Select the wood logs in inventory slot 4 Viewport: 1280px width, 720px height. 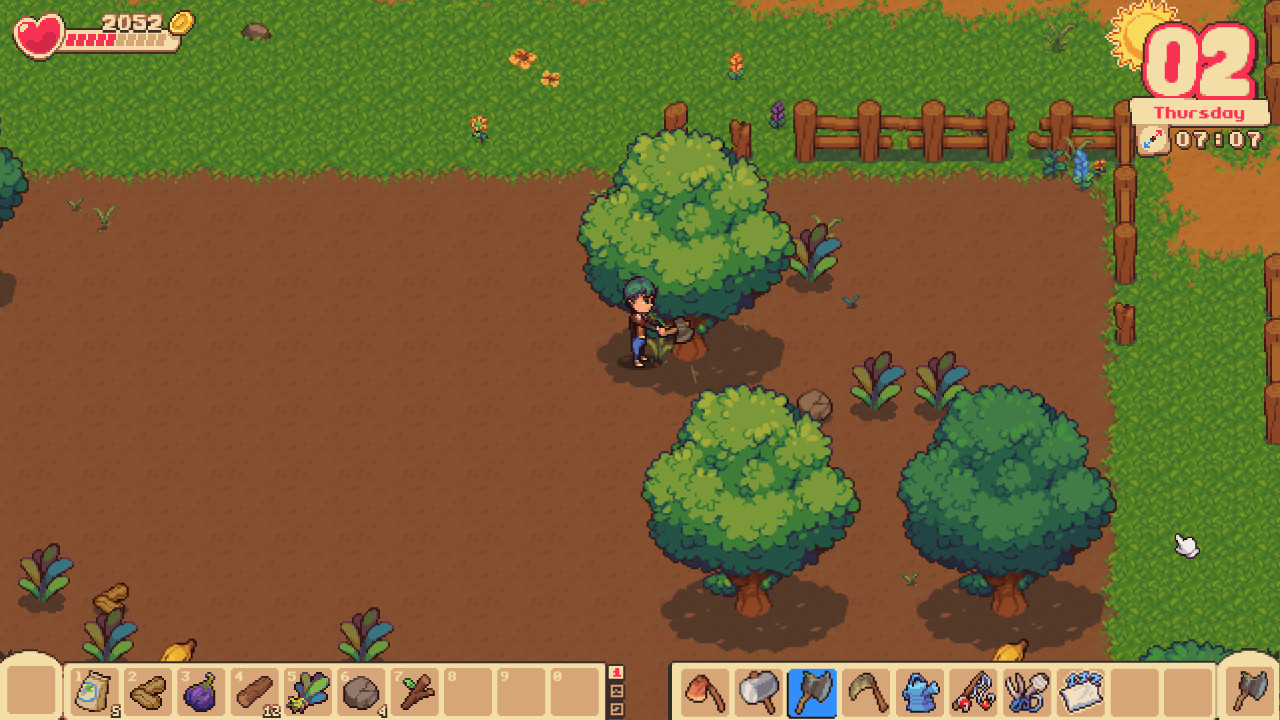point(255,690)
